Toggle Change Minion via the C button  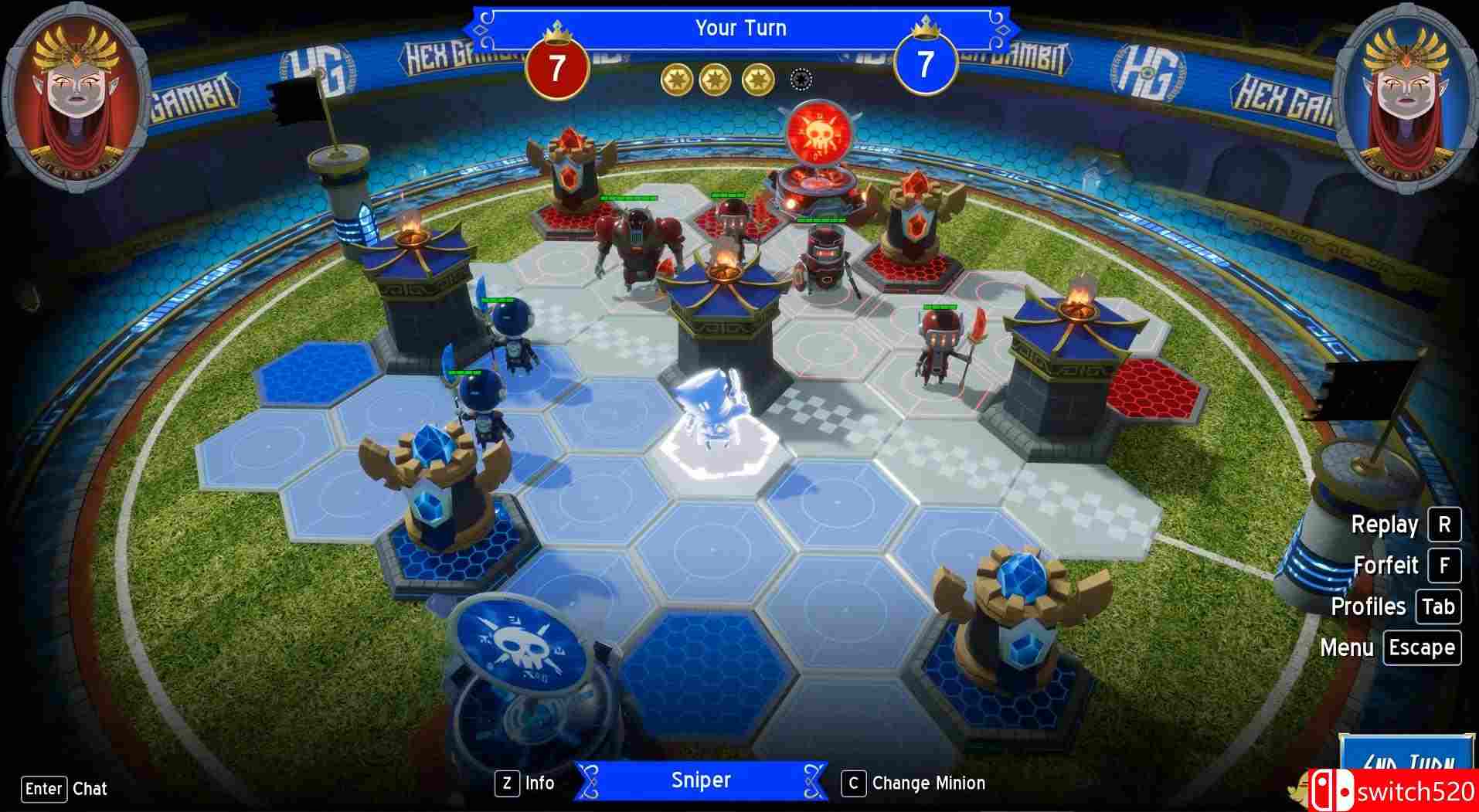point(853,783)
